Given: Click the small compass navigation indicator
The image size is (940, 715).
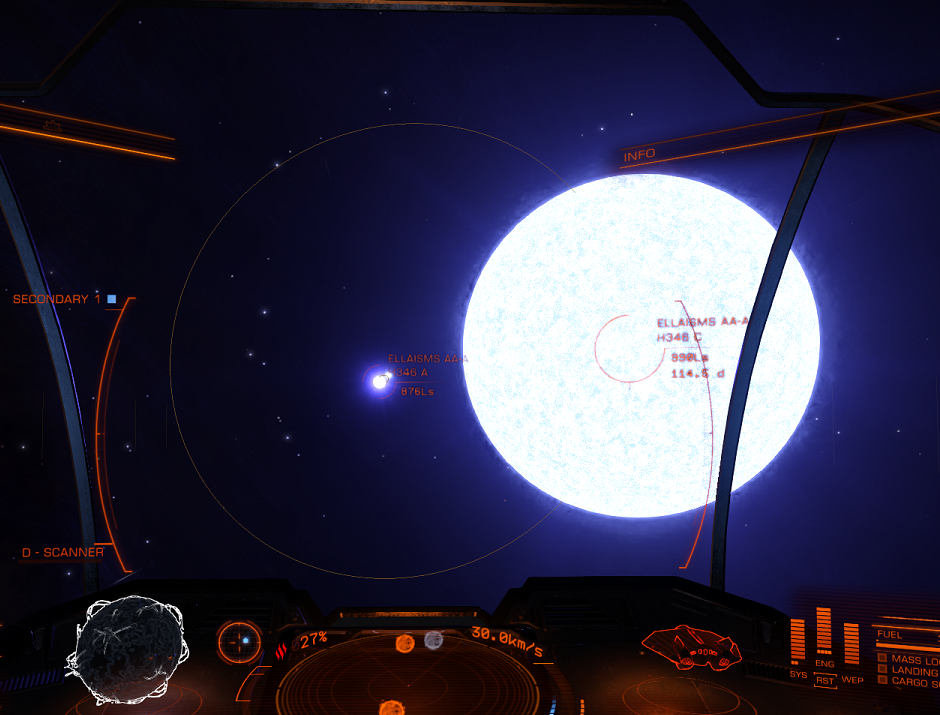Looking at the screenshot, I should click(x=241, y=641).
